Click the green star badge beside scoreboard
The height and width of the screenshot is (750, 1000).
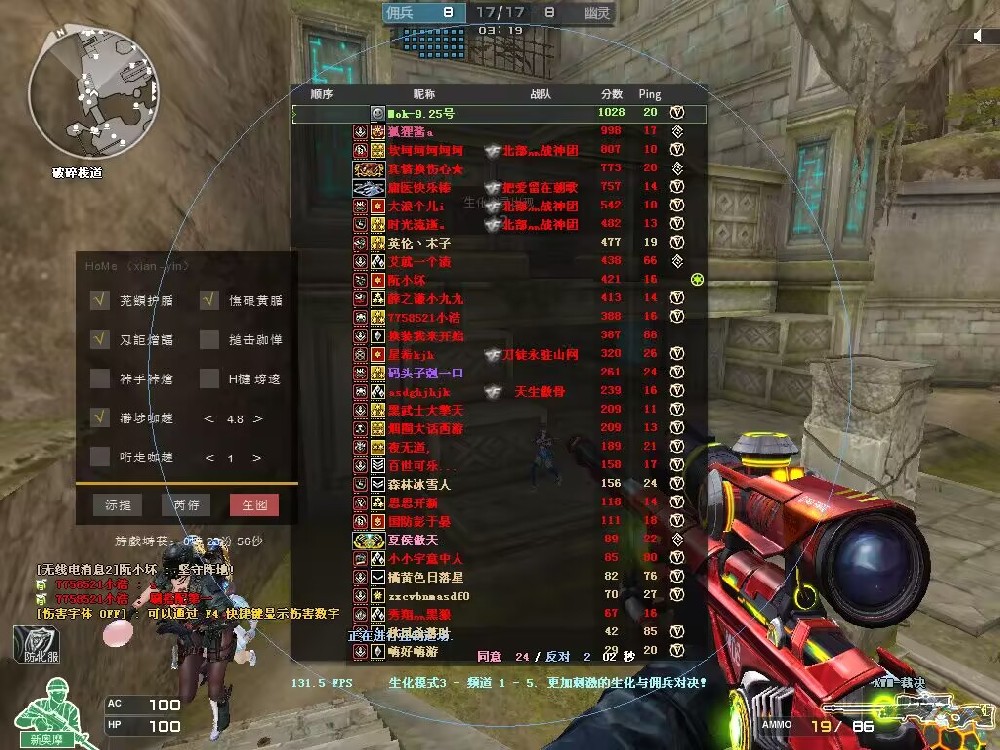[698, 279]
